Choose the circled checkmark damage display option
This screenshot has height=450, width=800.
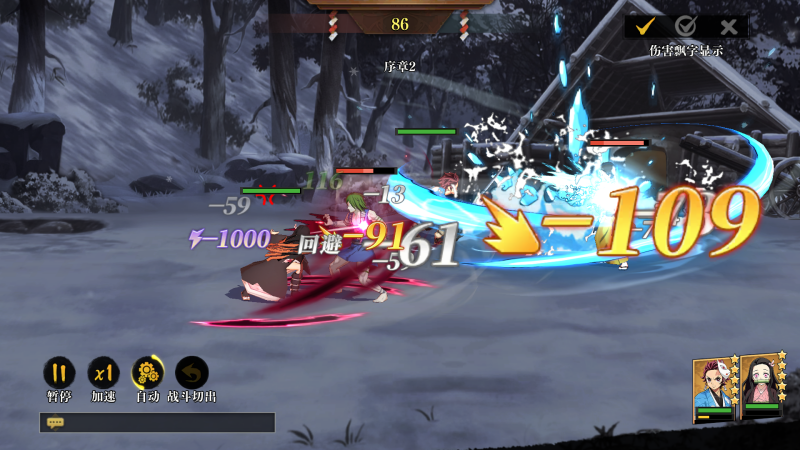[686, 27]
